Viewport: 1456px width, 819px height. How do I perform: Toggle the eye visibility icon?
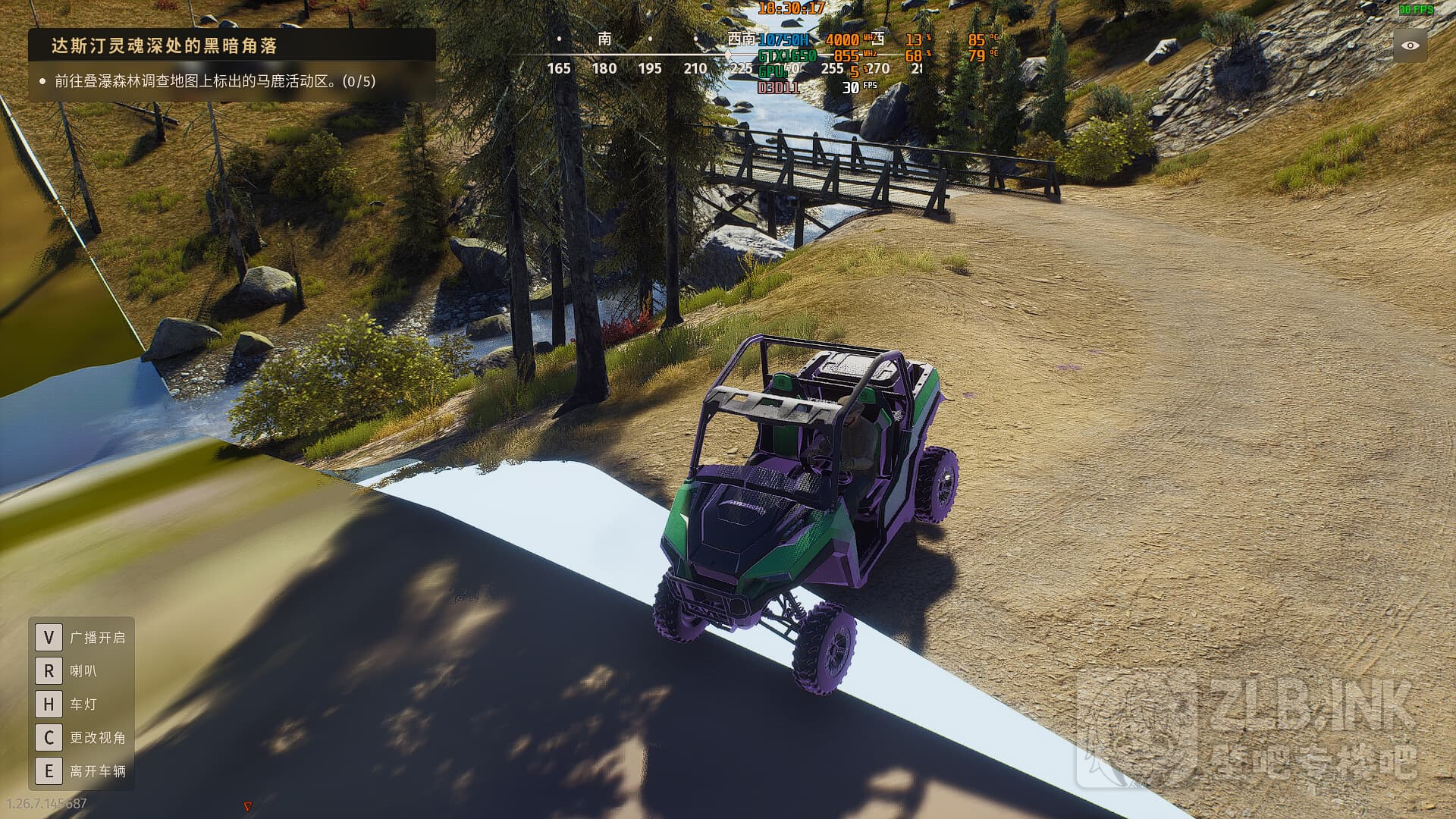(1410, 45)
